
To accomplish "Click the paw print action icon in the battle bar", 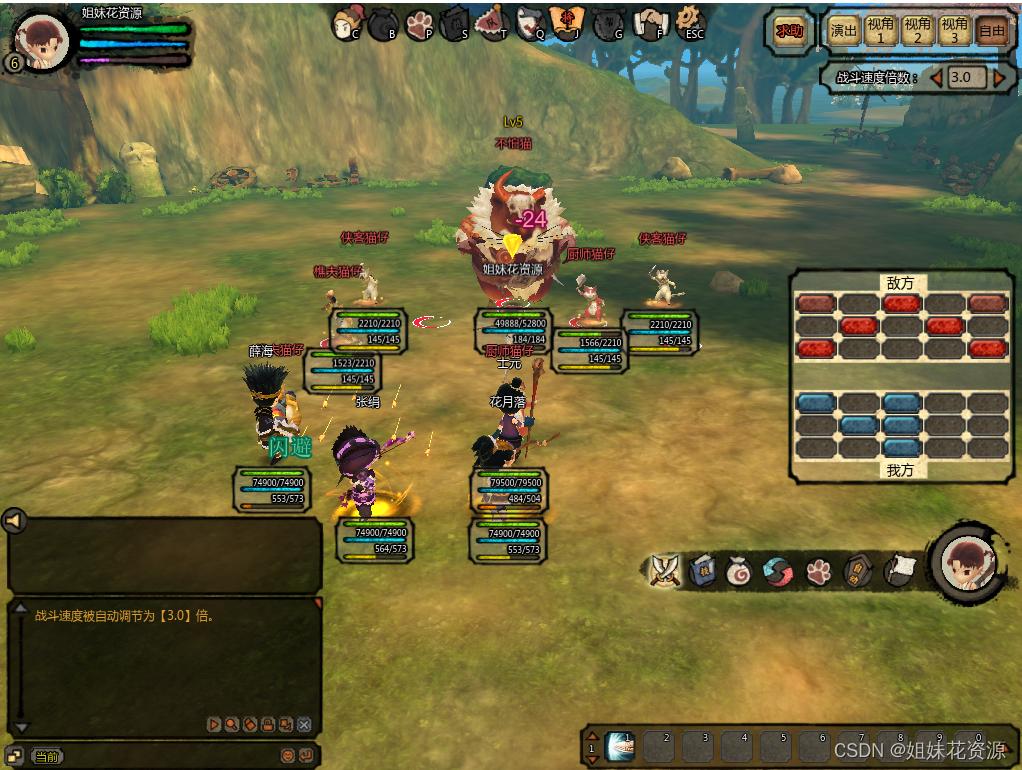I will [819, 571].
